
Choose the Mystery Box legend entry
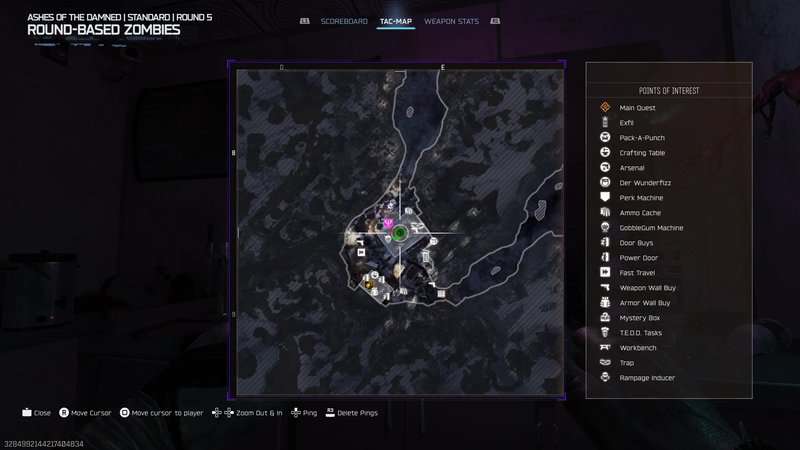coord(640,318)
